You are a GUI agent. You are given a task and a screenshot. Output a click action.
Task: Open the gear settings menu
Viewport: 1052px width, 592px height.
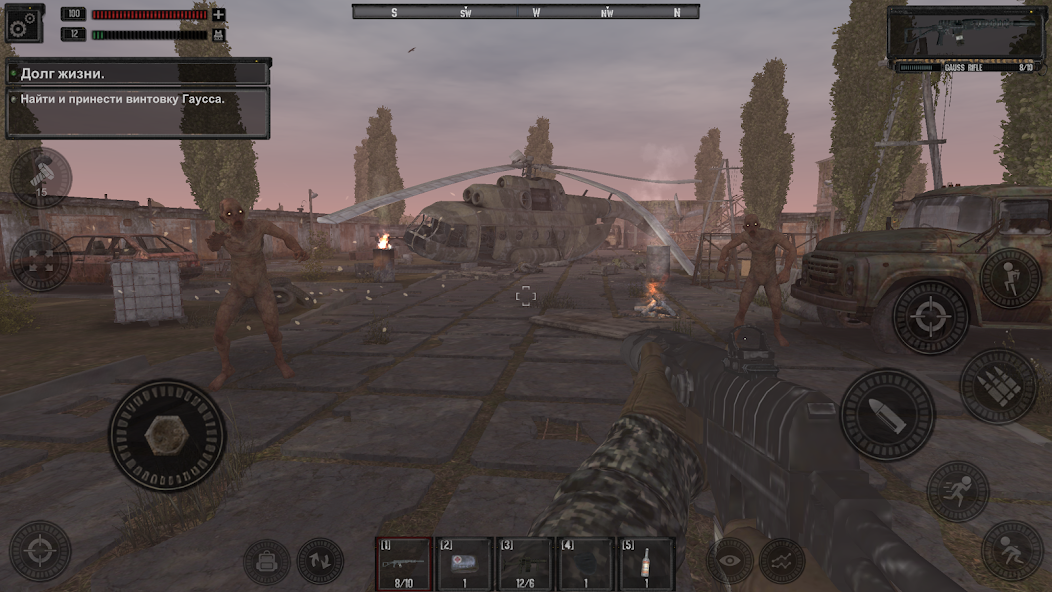tap(24, 22)
